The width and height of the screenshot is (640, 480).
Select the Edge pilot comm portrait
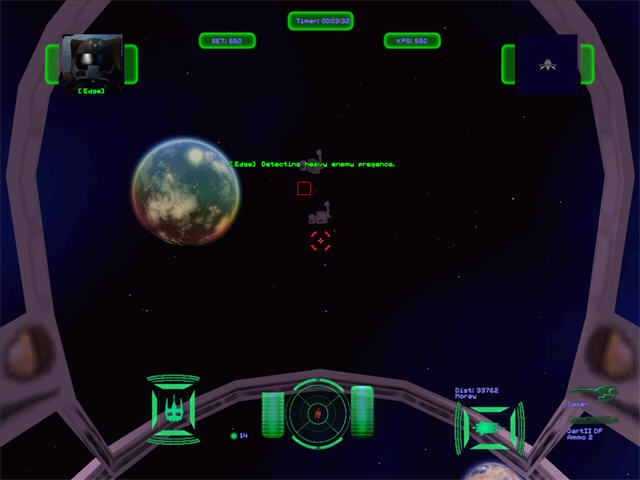tap(92, 61)
